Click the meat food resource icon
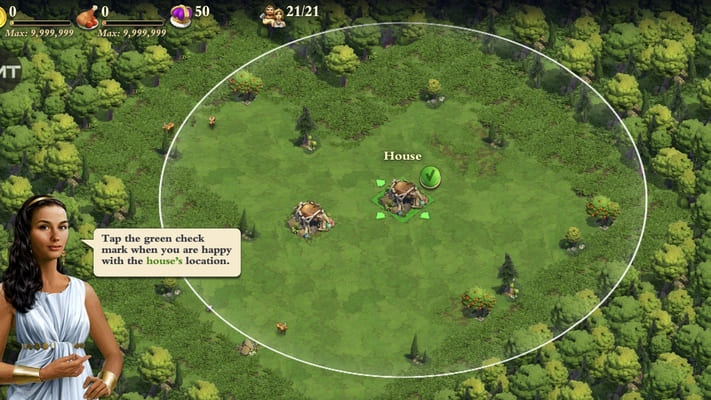Viewport: 711px width, 400px height. coord(88,15)
